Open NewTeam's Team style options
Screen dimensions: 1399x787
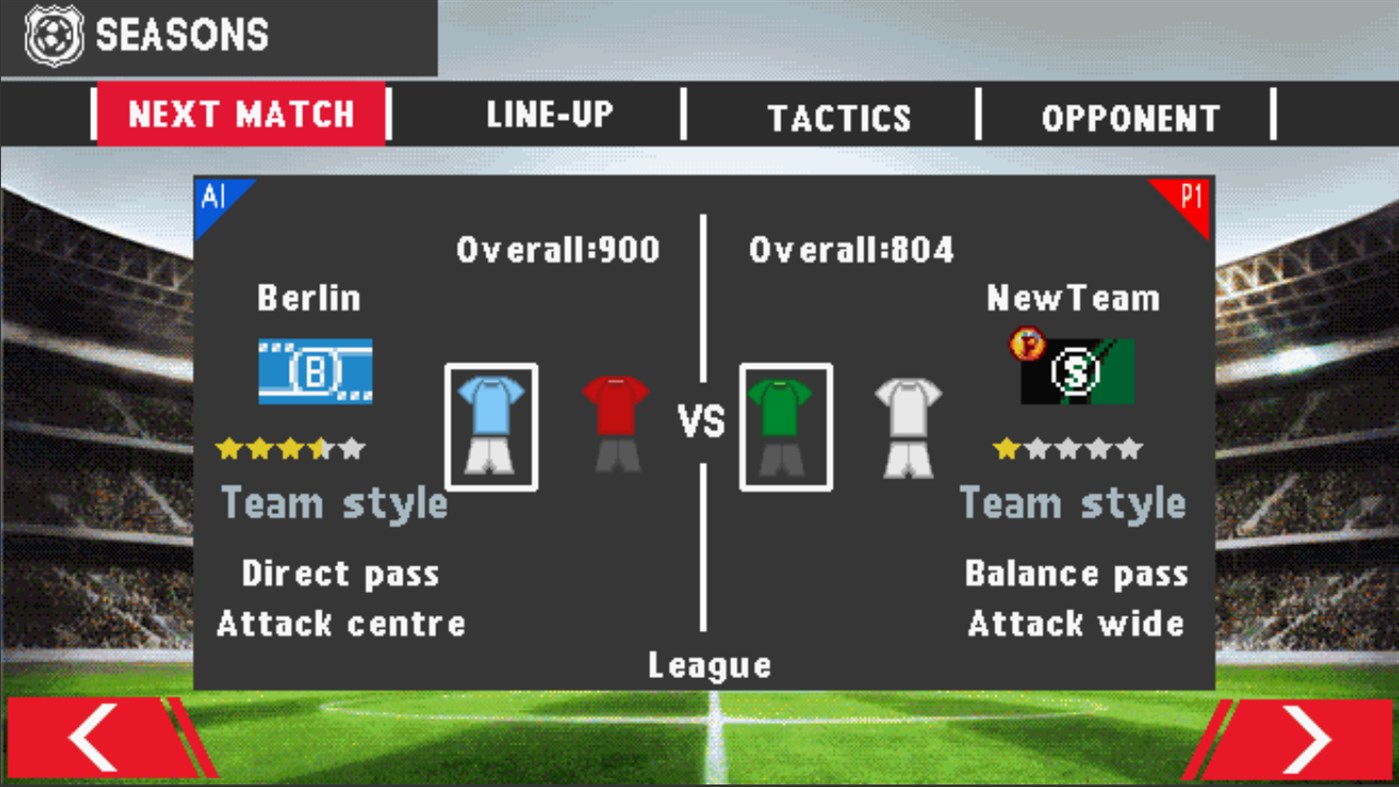click(1074, 503)
